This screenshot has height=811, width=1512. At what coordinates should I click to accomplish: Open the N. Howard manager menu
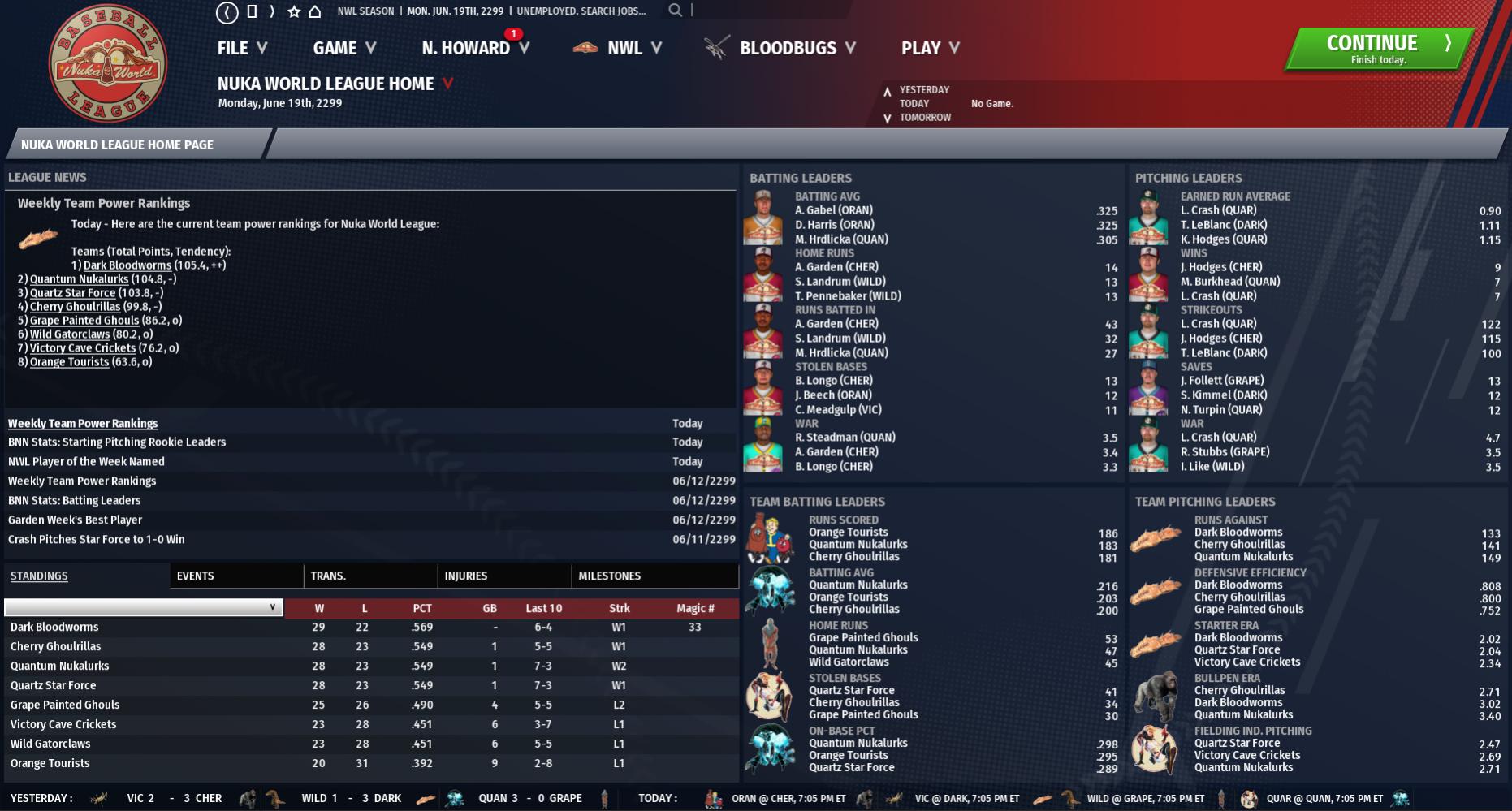click(475, 49)
